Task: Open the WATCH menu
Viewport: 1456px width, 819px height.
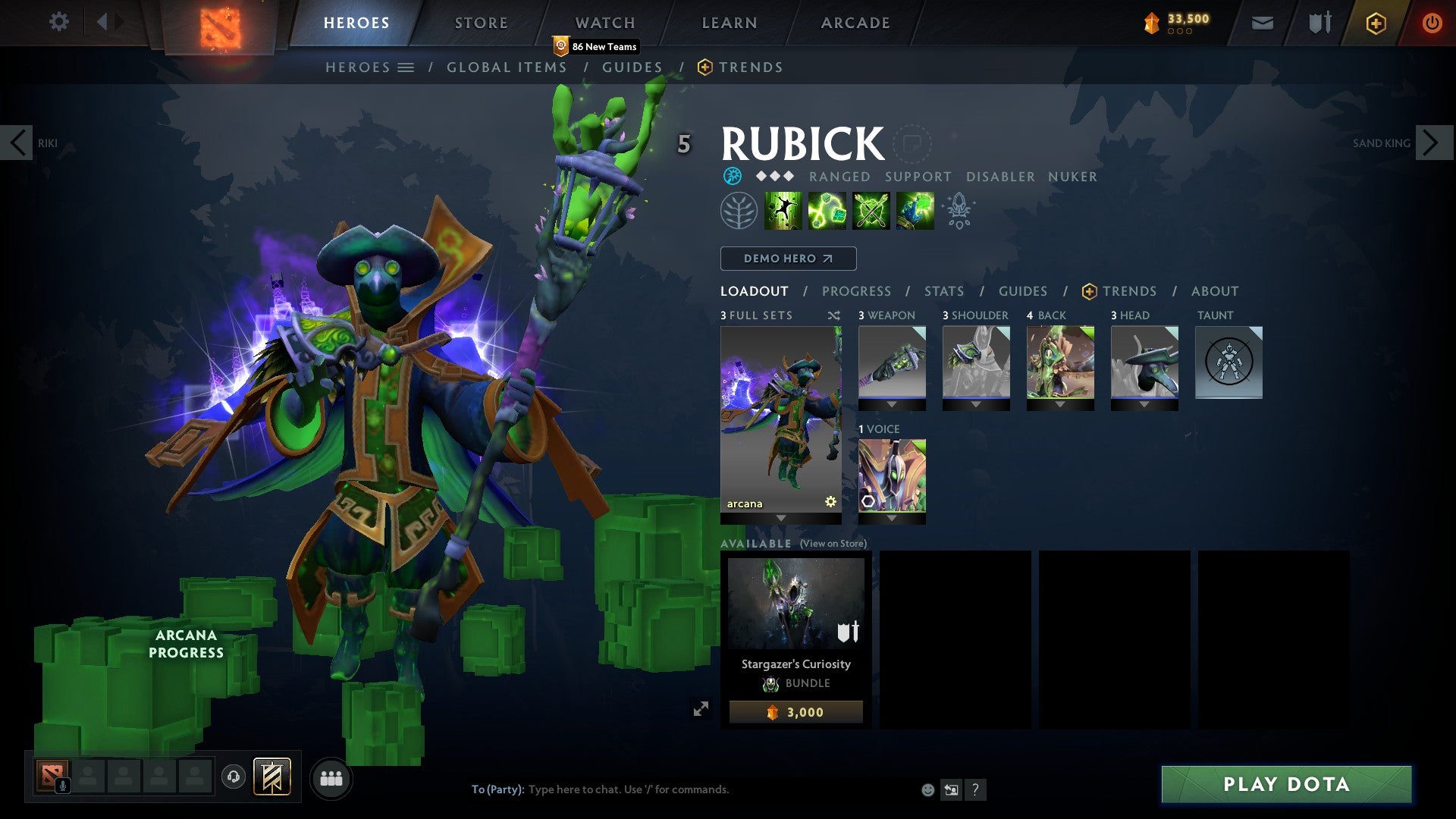Action: pos(604,22)
